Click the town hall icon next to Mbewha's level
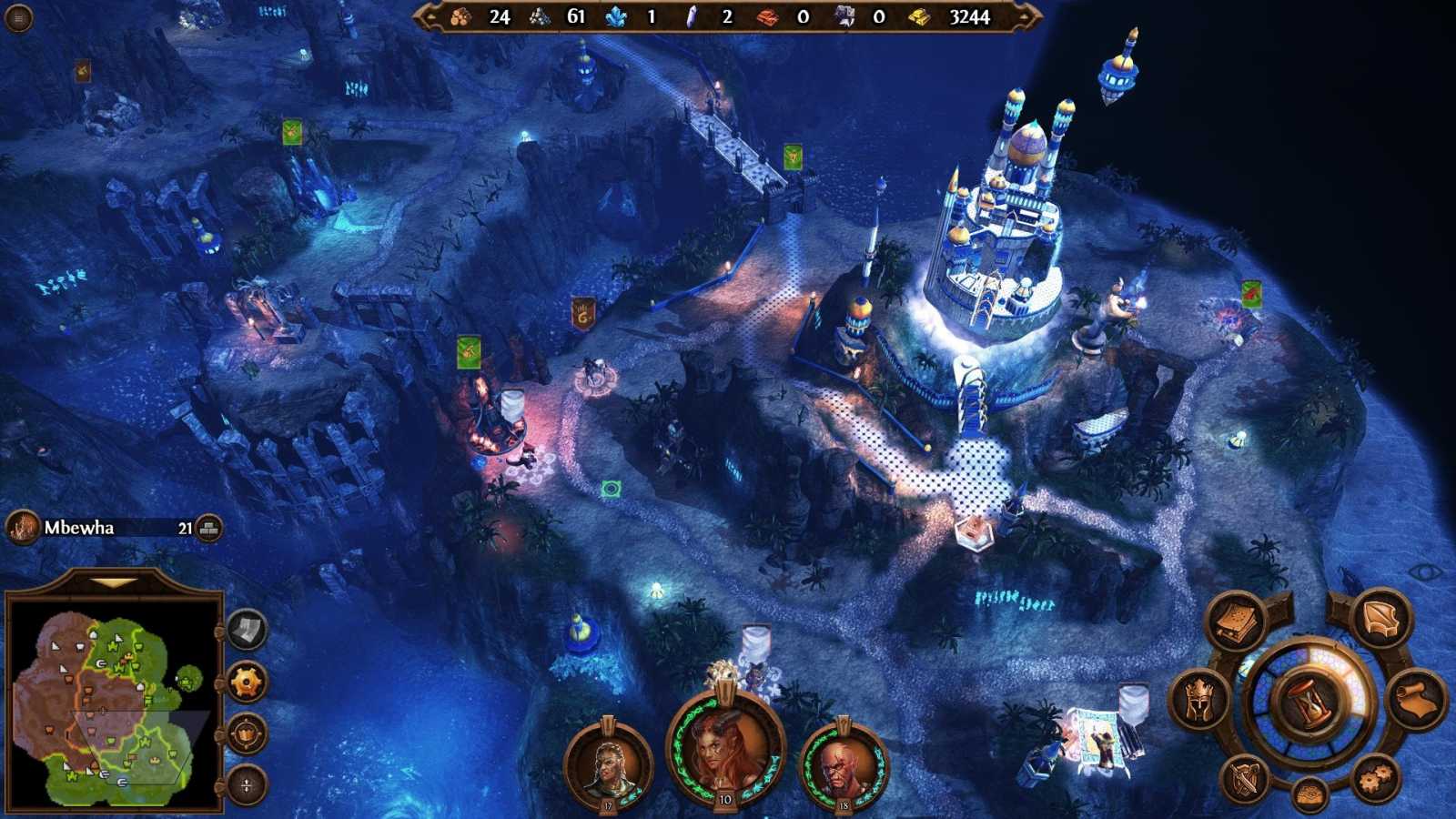The image size is (1456, 819). click(209, 527)
